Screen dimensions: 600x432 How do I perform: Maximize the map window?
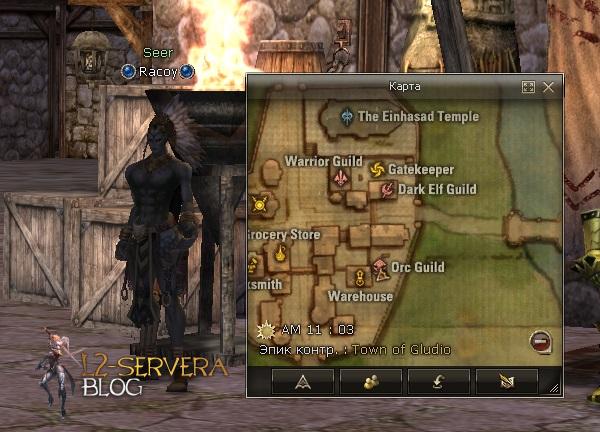pyautogui.click(x=528, y=87)
